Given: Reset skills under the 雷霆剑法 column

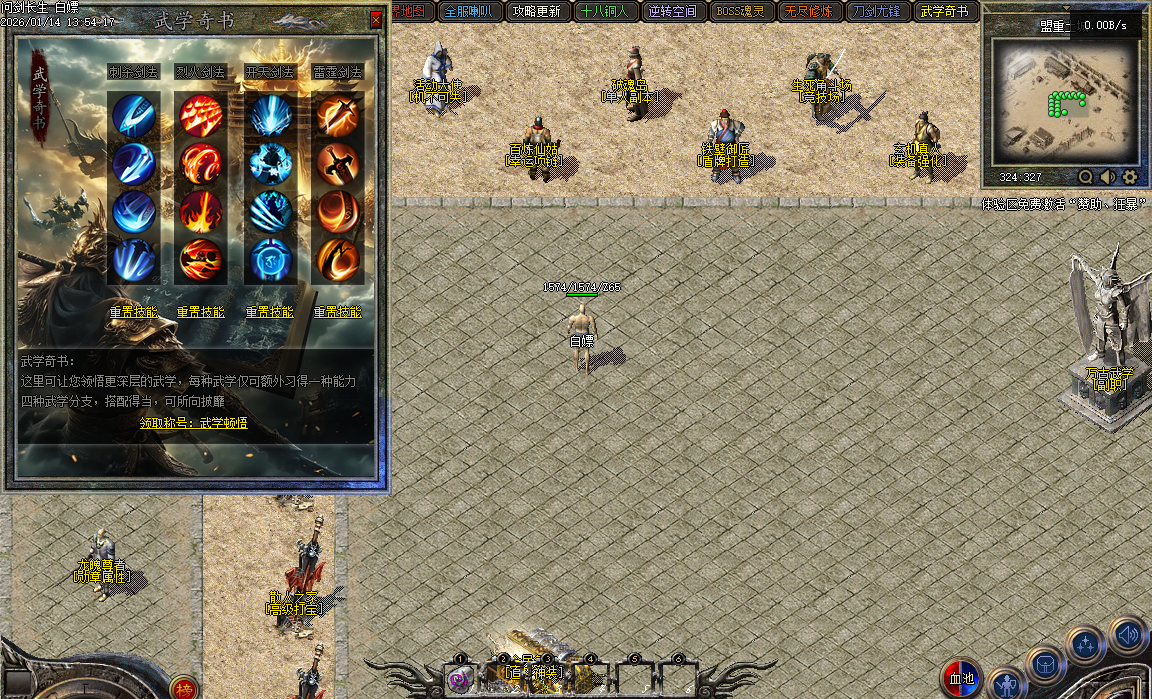Looking at the screenshot, I should (338, 312).
